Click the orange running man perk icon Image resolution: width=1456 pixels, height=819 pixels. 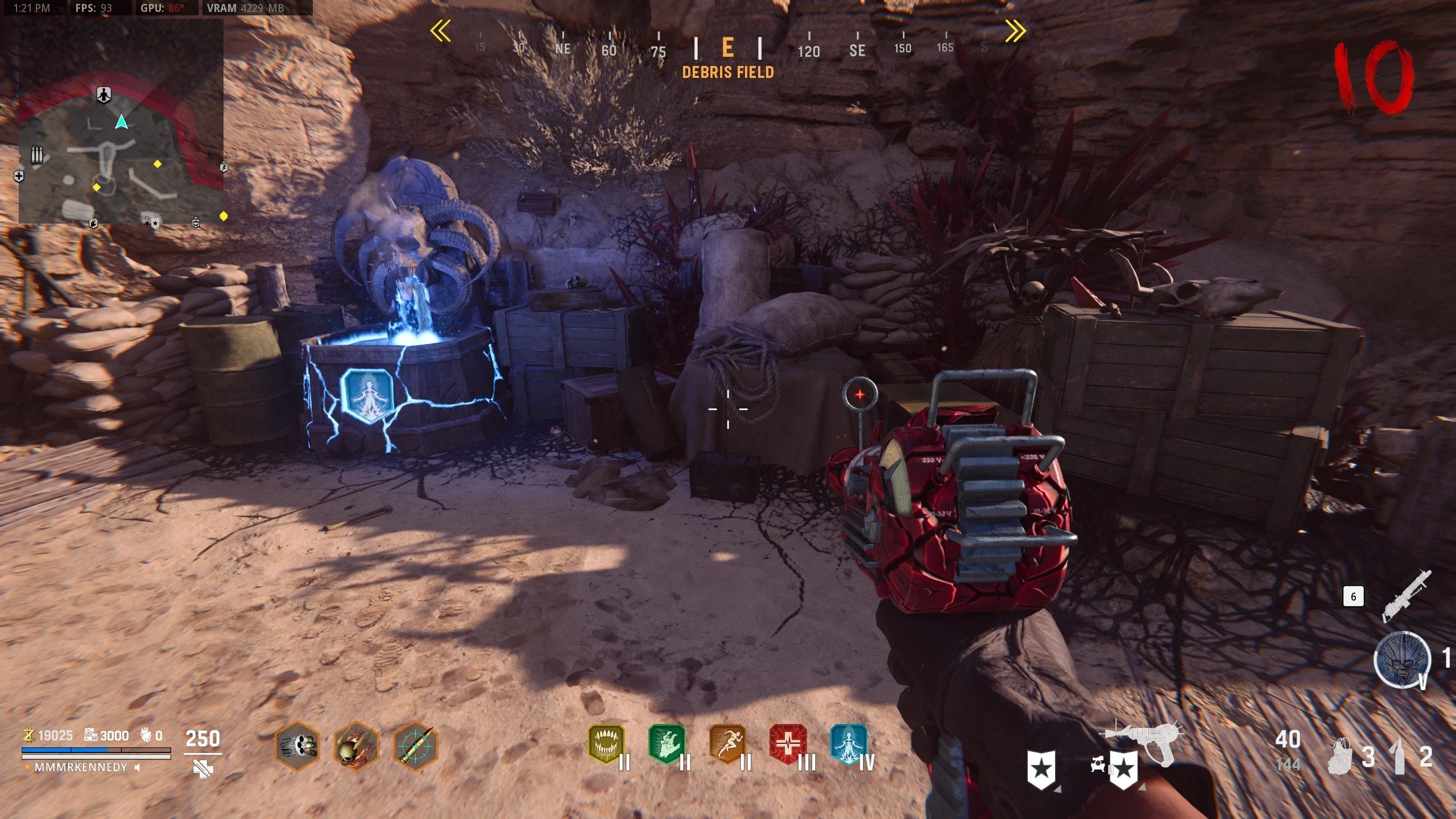[727, 744]
